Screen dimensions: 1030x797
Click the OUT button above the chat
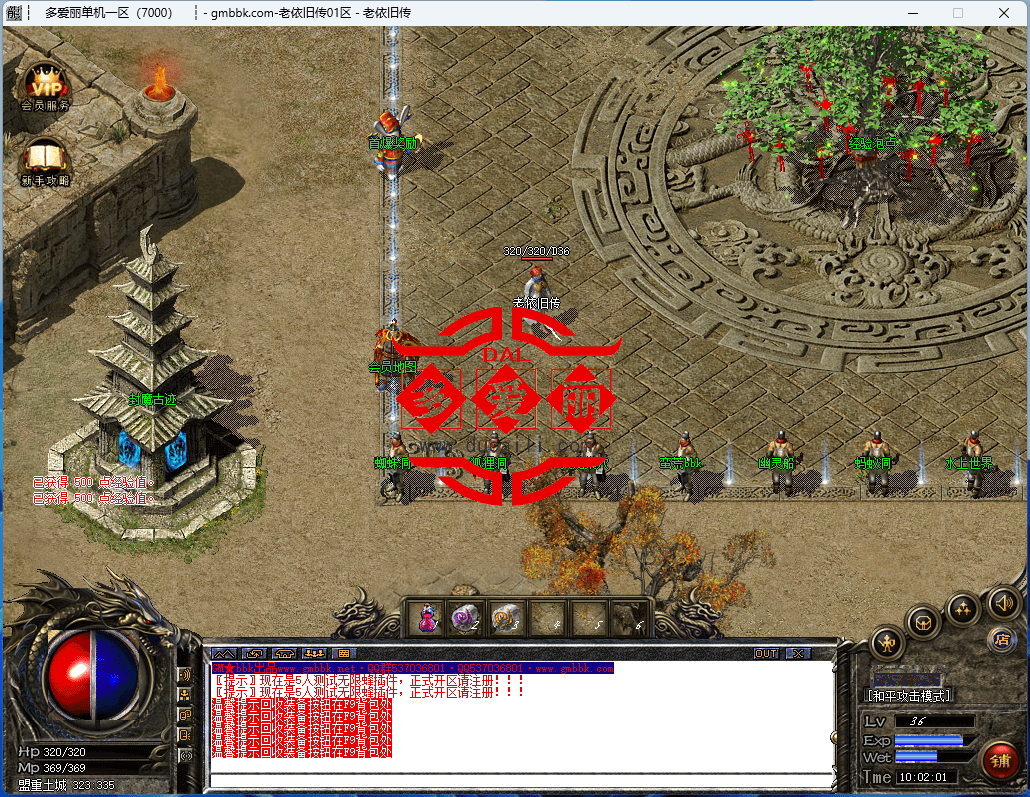766,653
